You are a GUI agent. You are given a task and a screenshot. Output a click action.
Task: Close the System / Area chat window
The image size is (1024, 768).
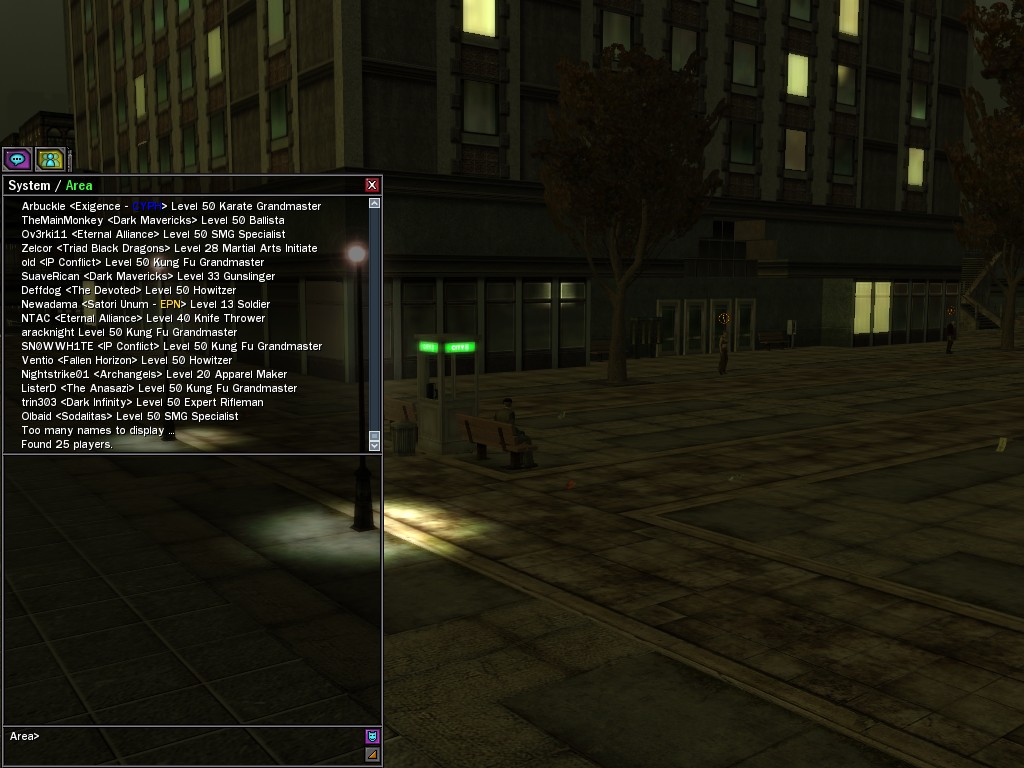click(372, 185)
